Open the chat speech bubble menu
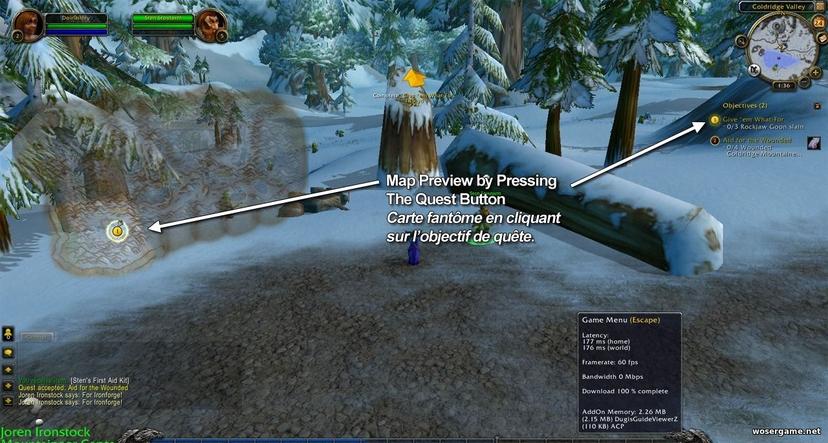The image size is (828, 443). tap(7, 352)
